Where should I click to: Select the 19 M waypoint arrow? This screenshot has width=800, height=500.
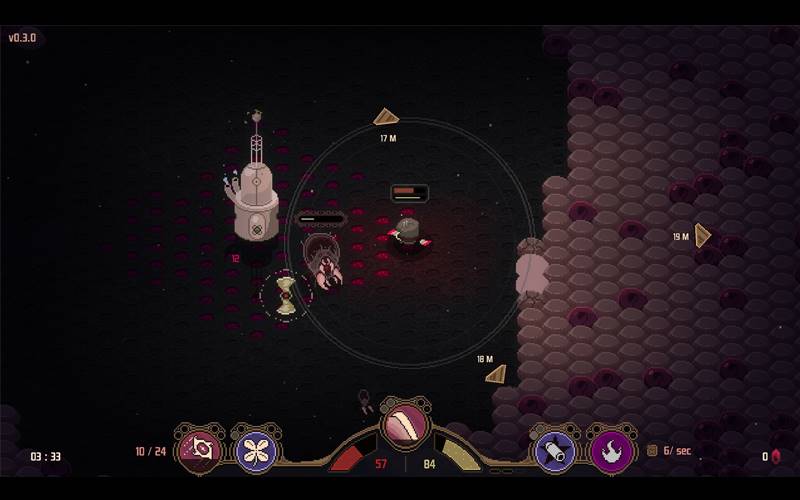tap(702, 236)
